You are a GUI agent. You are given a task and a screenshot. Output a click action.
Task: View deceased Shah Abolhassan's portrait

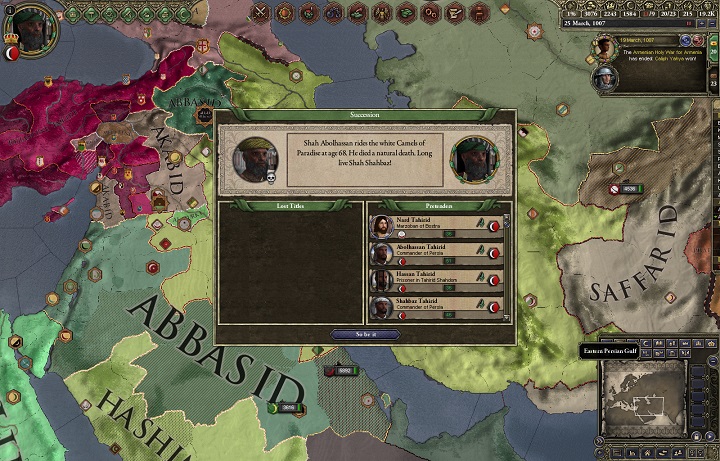[257, 159]
